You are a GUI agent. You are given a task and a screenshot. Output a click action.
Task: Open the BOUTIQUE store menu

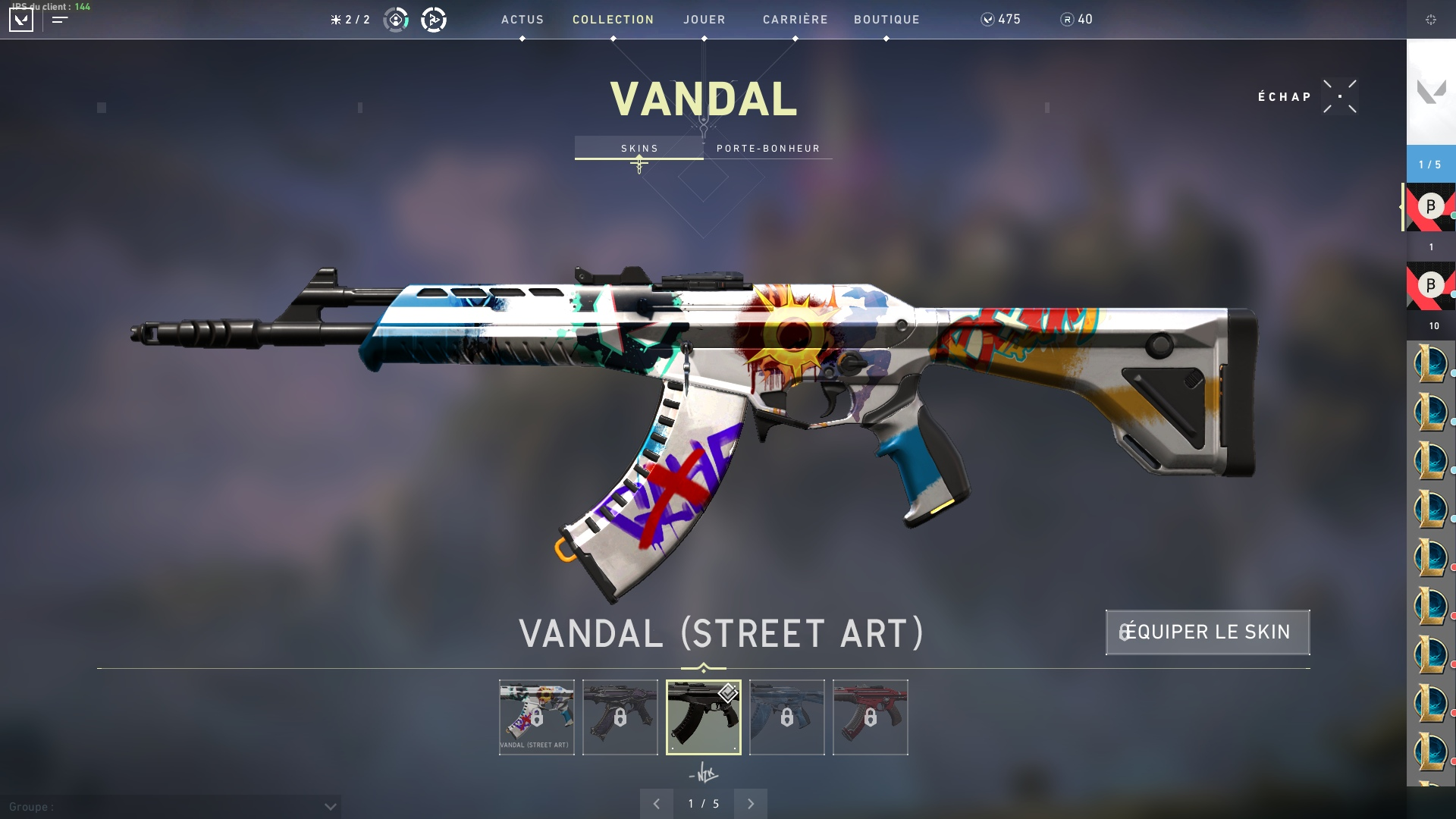tap(886, 20)
